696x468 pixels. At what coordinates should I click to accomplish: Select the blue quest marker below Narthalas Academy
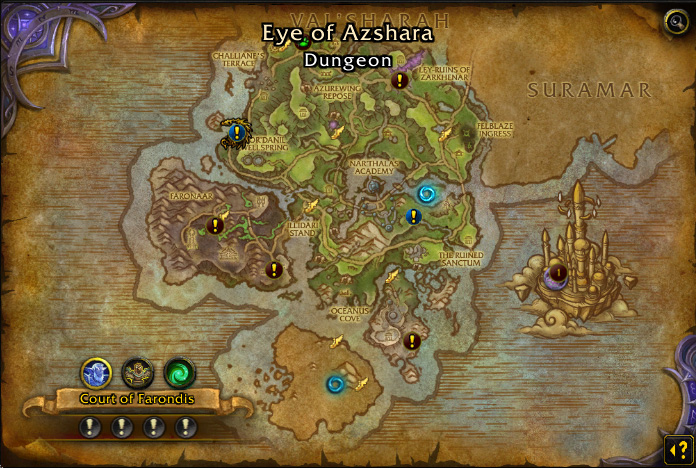point(413,216)
